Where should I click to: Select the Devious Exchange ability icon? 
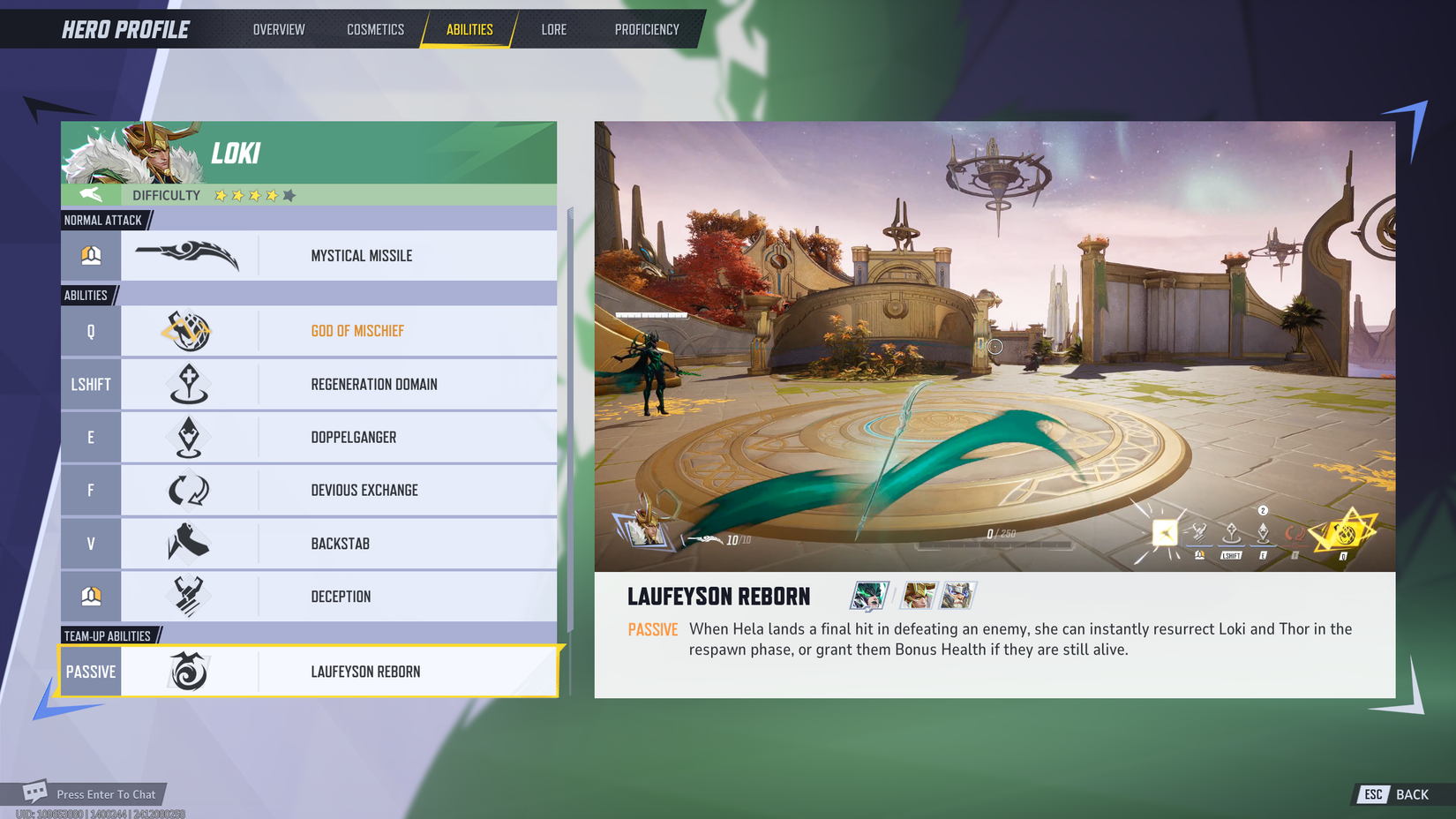pyautogui.click(x=187, y=490)
